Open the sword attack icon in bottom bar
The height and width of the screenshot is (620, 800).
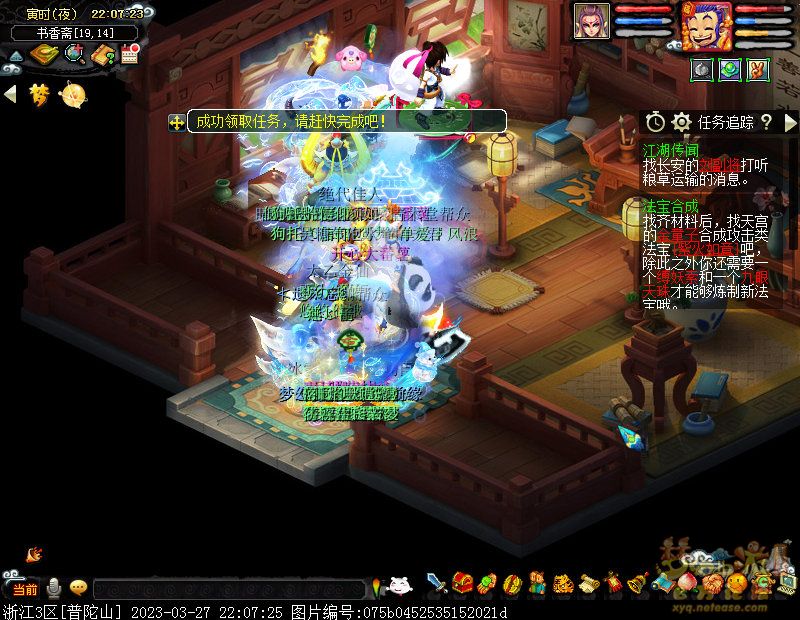click(436, 582)
